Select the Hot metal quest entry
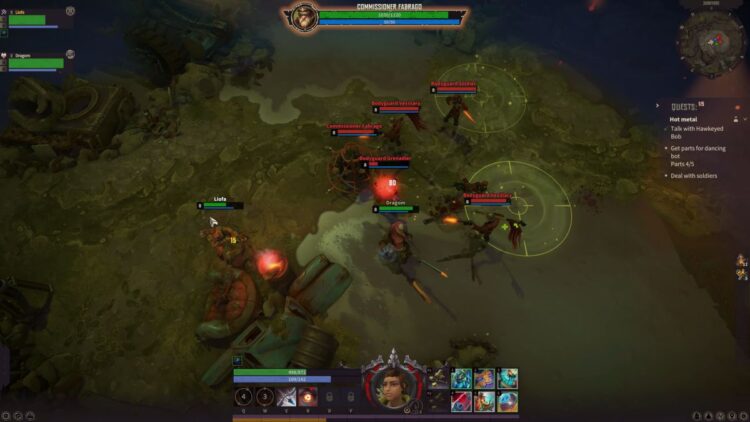The width and height of the screenshot is (750, 422). (x=683, y=119)
